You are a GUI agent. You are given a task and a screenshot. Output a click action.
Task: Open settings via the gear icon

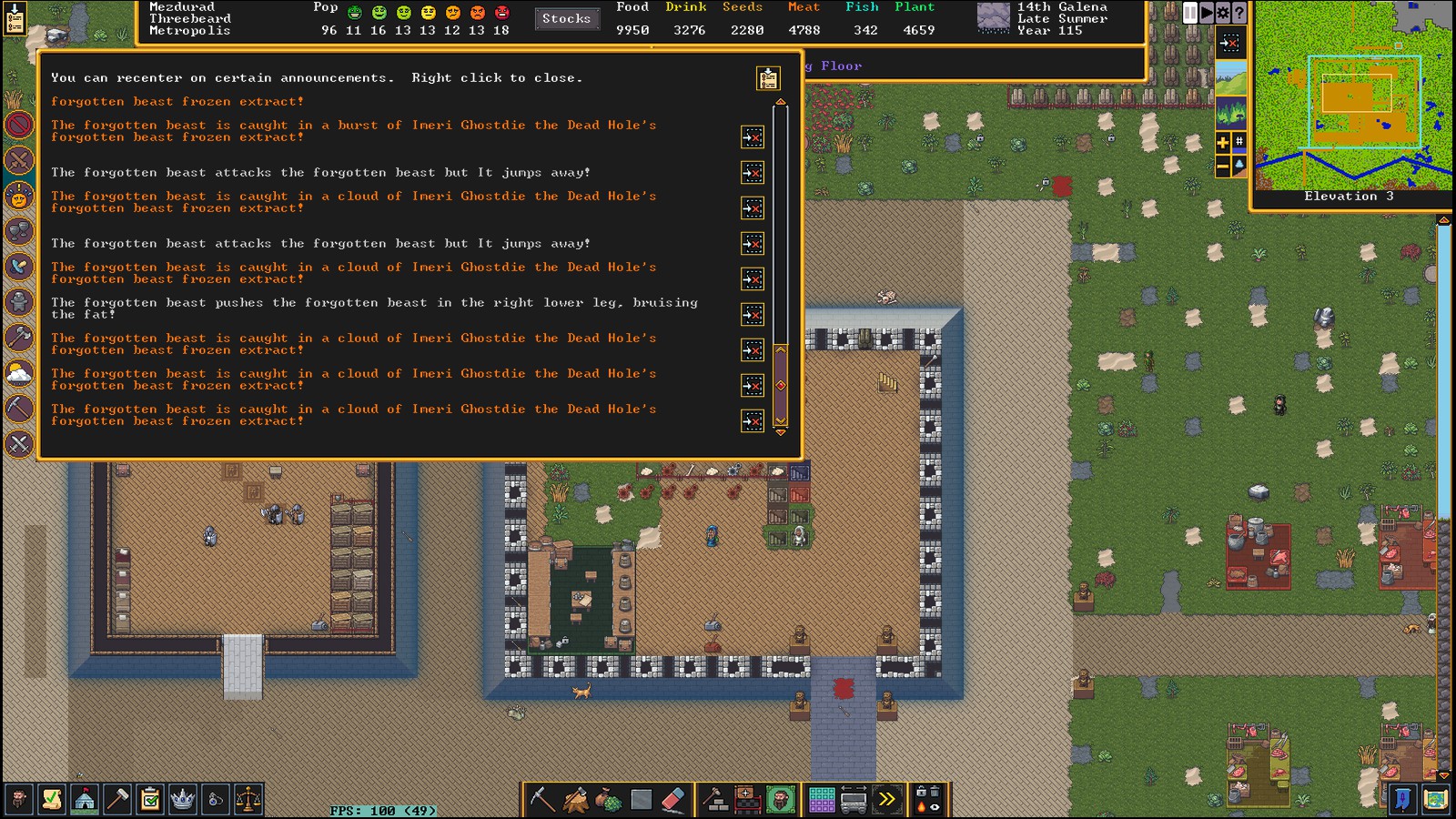pyautogui.click(x=1223, y=13)
